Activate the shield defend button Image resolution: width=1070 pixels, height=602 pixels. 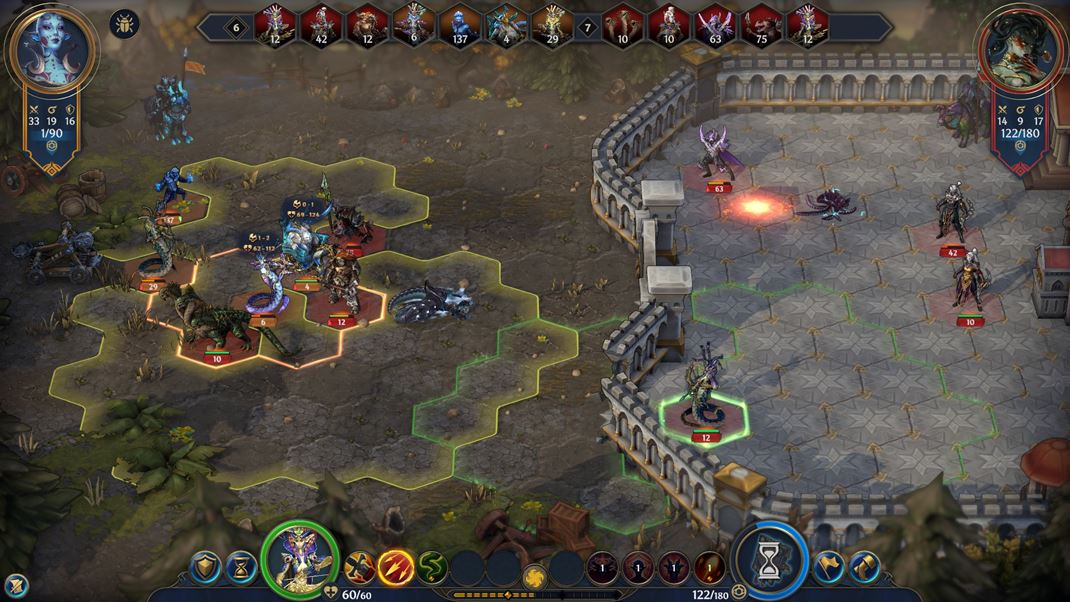point(205,567)
